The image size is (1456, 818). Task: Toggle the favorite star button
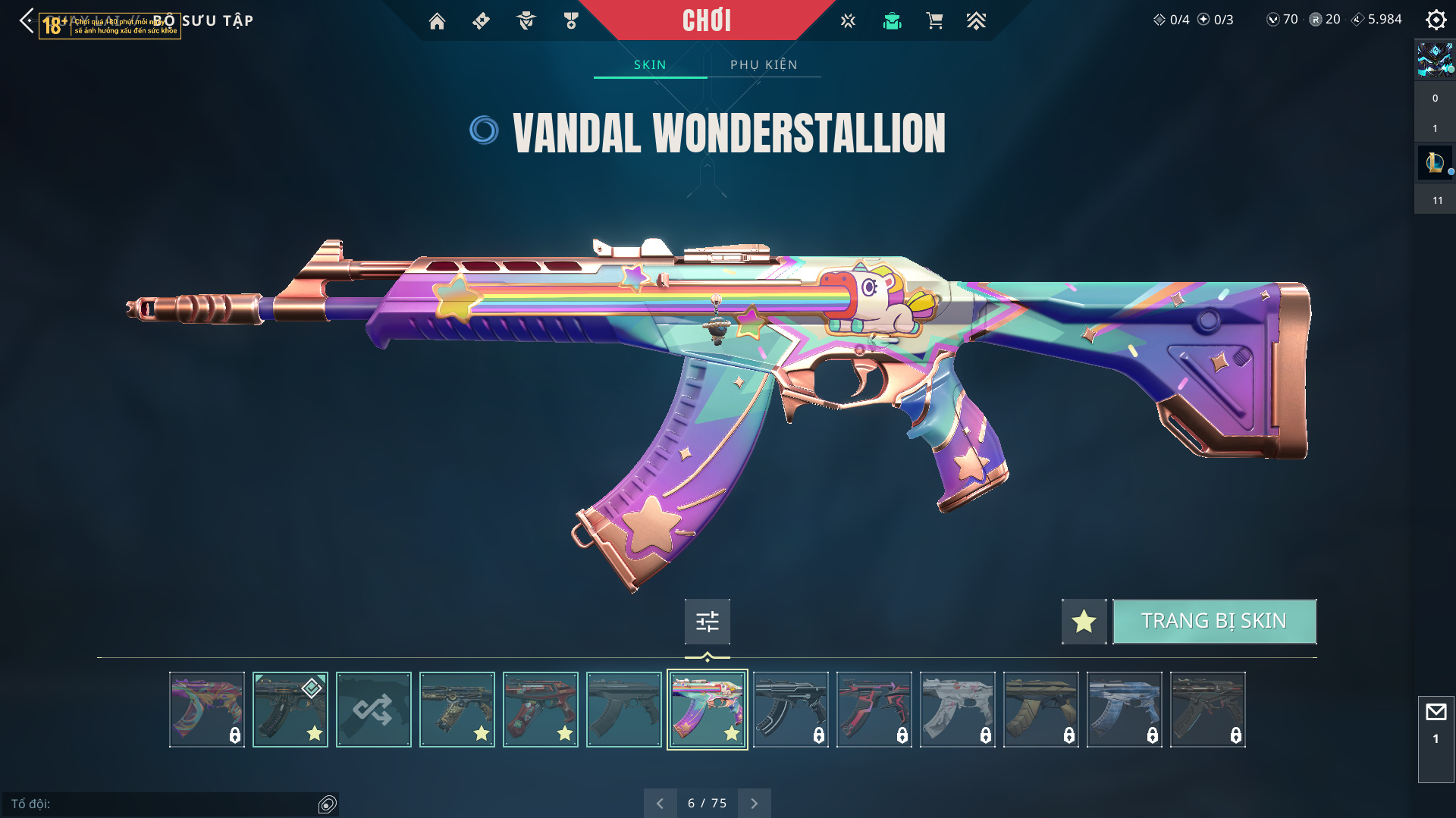click(x=1084, y=622)
